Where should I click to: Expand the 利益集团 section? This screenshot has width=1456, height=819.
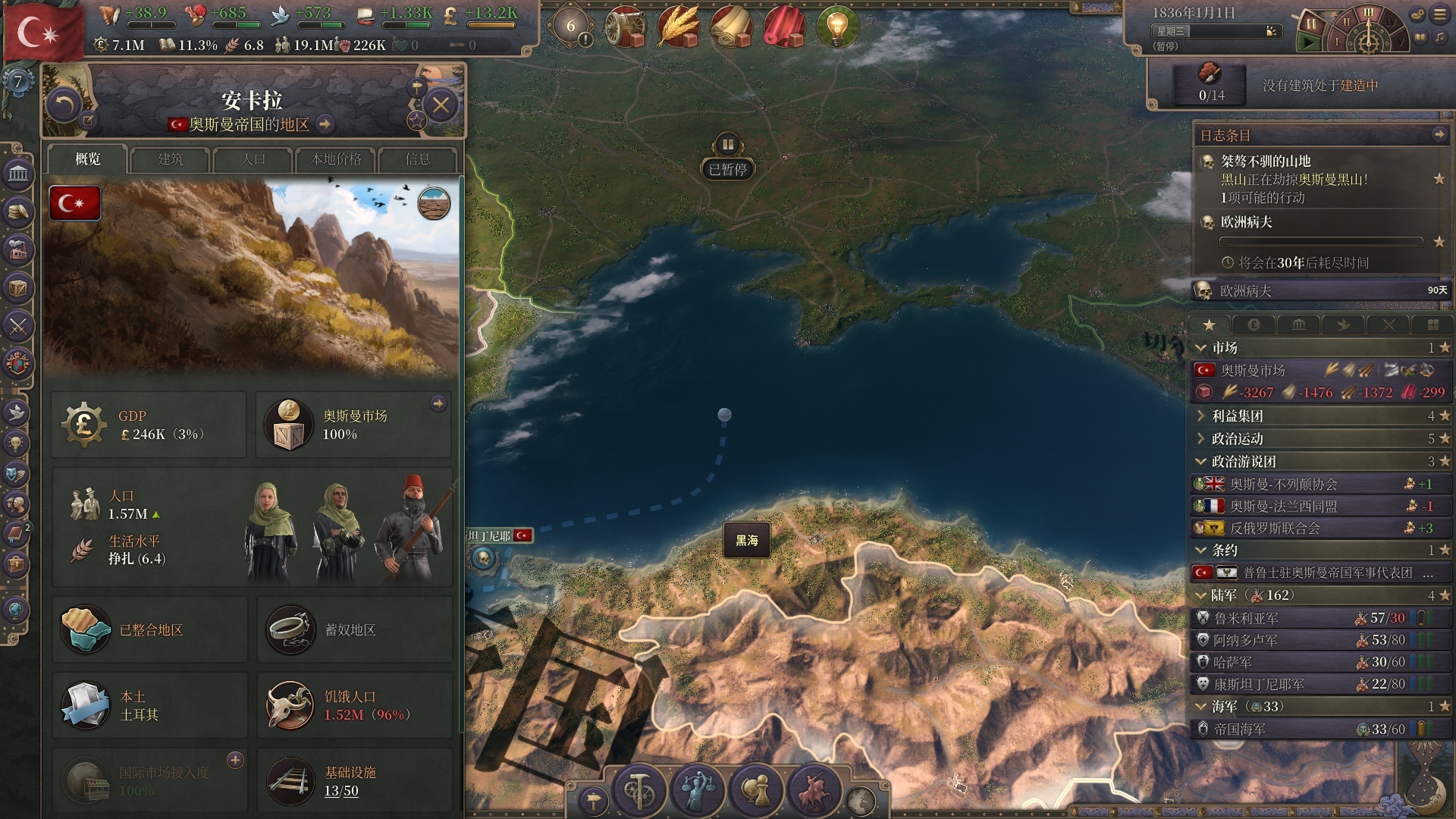pos(1201,416)
